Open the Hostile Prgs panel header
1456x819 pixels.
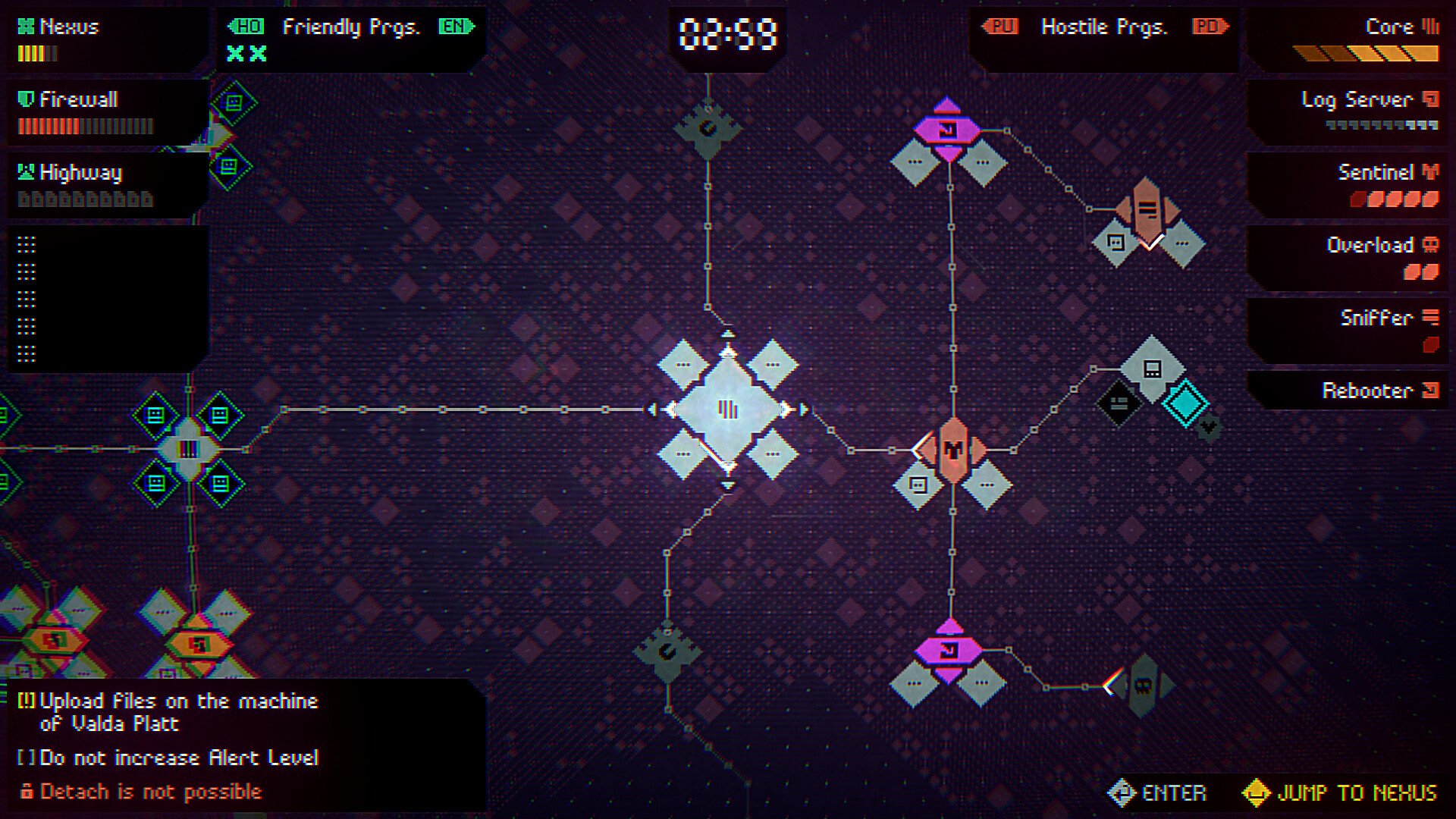click(1106, 27)
